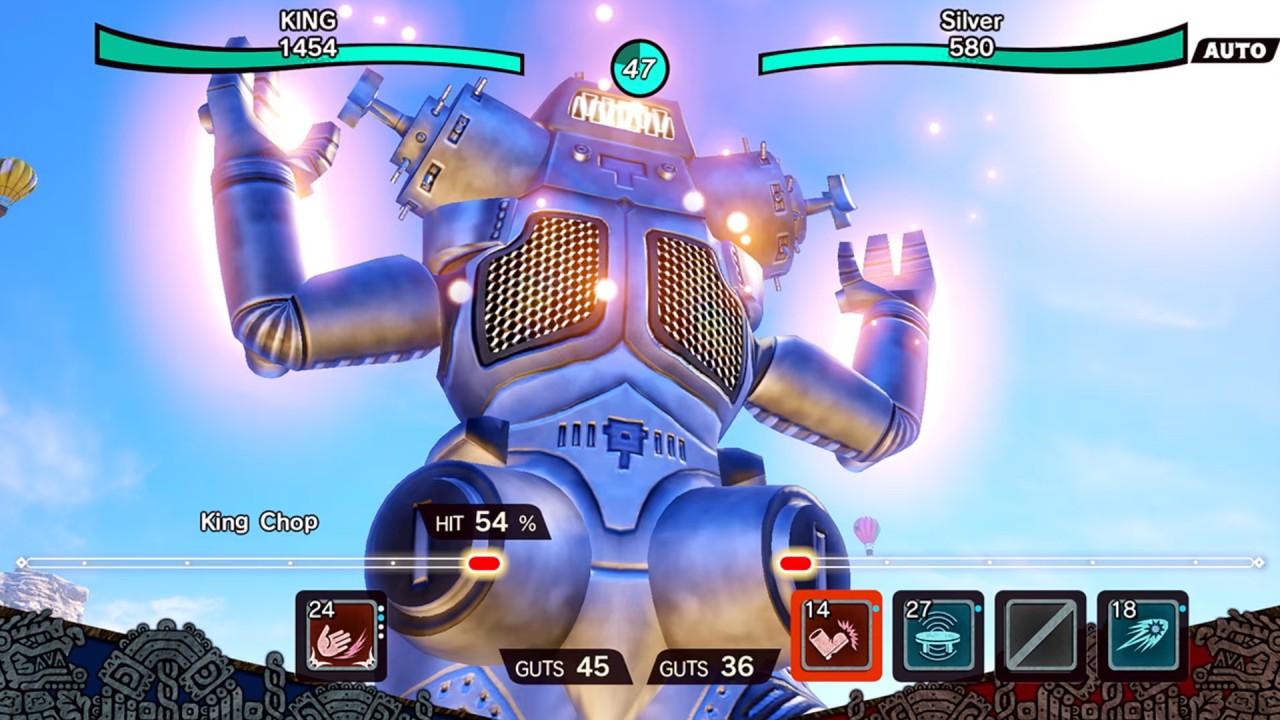Select the highlighted arm strike skill costing 14
Viewport: 1280px width, 720px height.
tap(837, 636)
